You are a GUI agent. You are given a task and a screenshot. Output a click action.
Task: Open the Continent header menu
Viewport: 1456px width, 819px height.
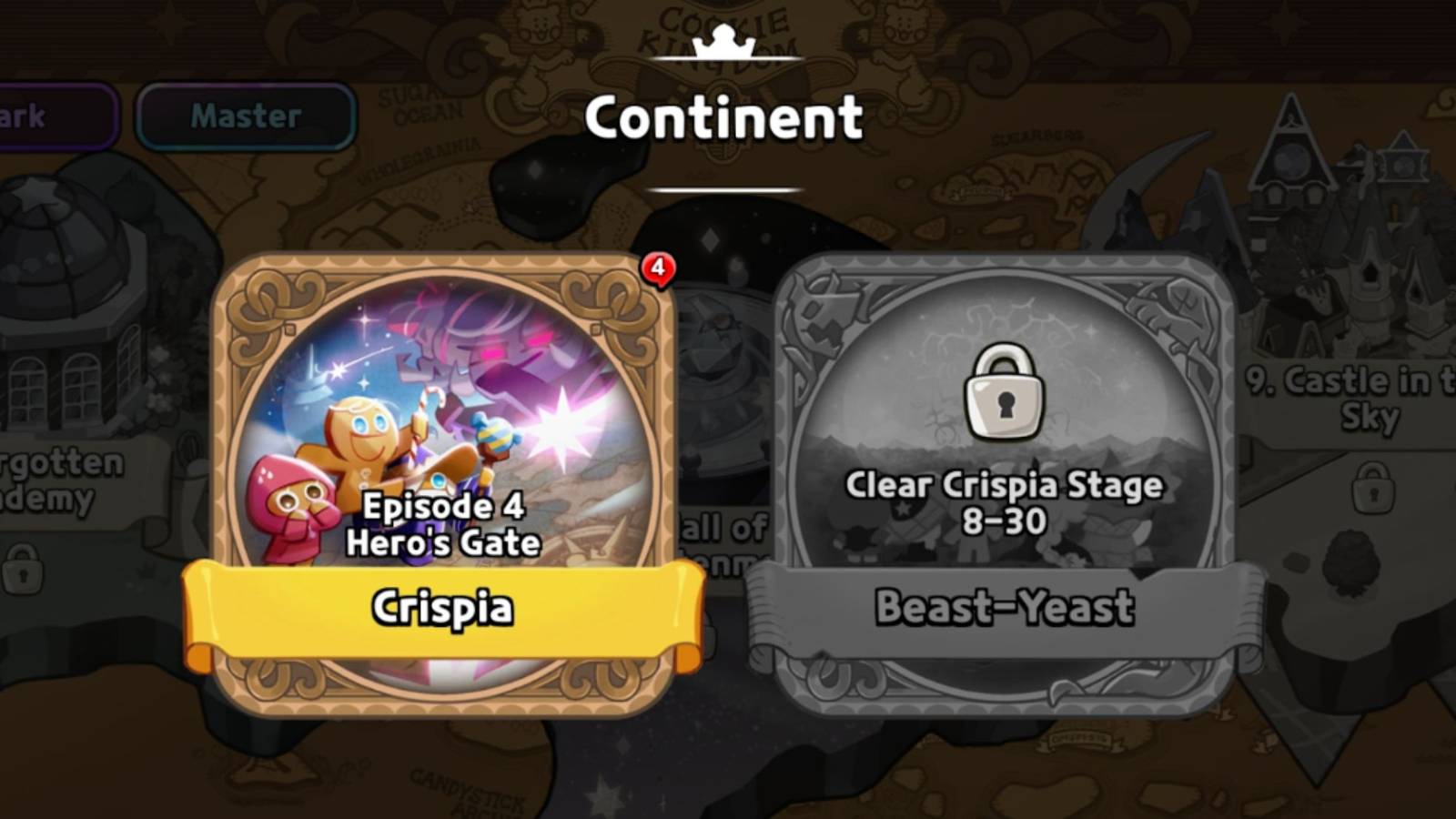click(723, 116)
